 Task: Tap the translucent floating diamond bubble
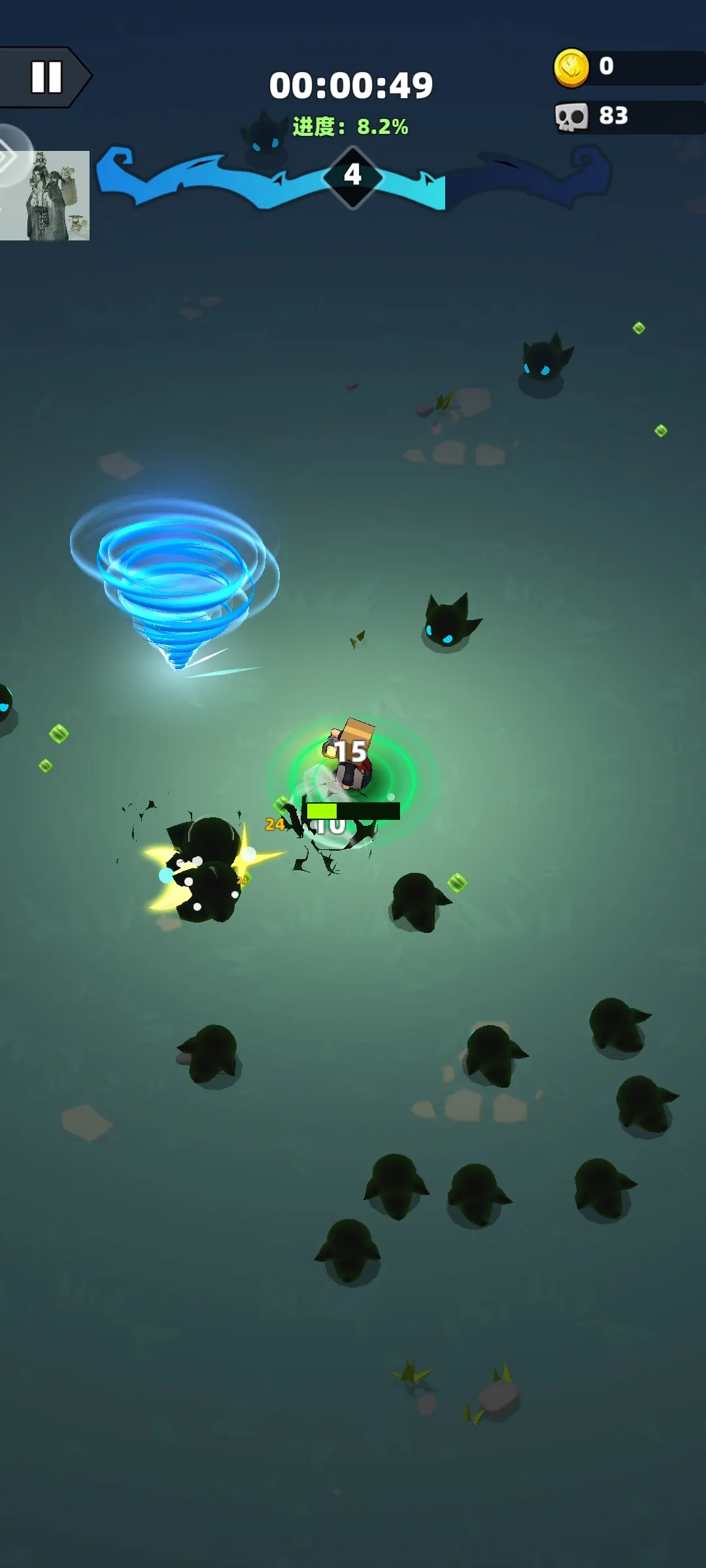[12, 155]
